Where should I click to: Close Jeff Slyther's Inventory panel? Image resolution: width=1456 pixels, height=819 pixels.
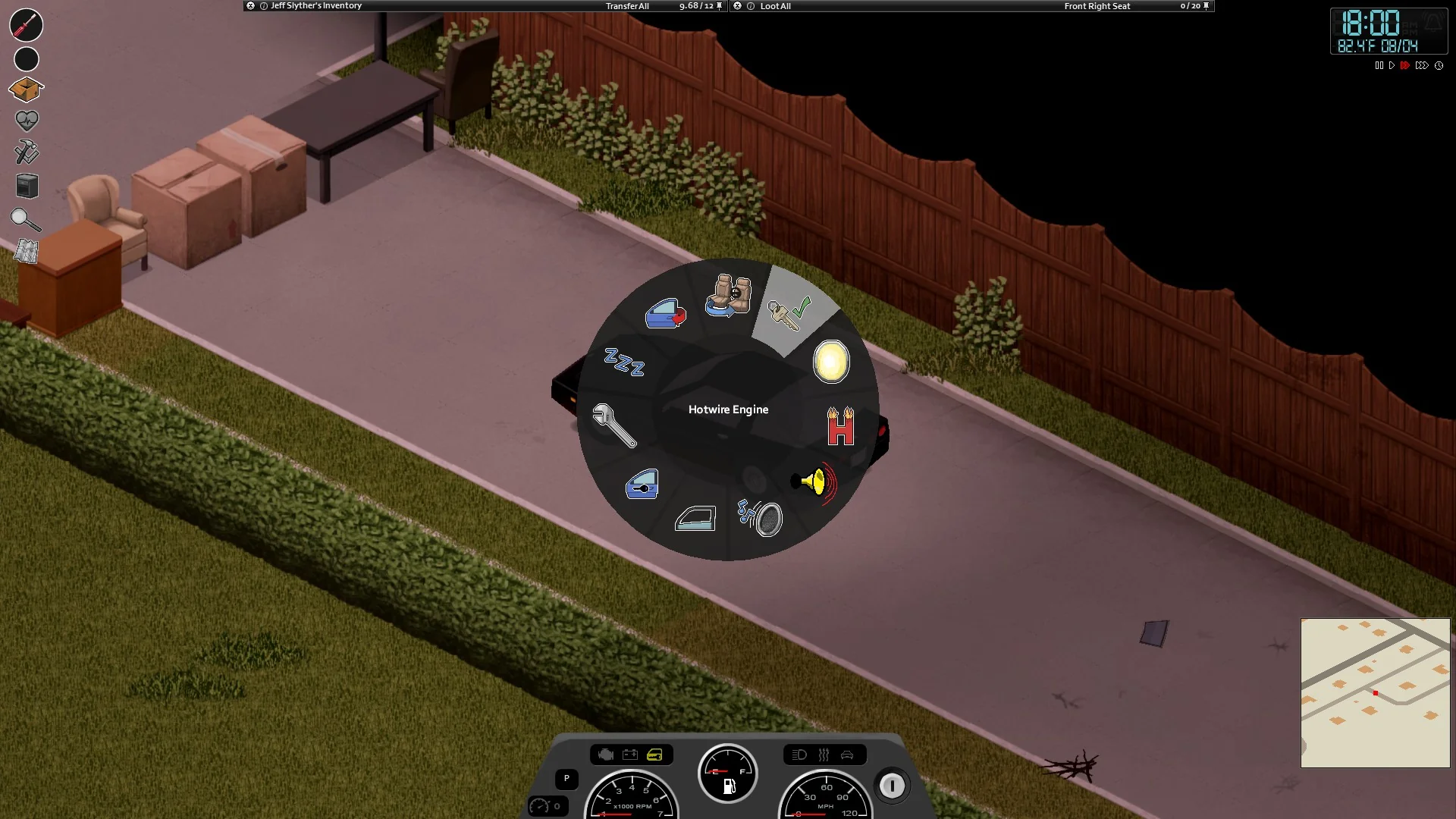pos(251,6)
